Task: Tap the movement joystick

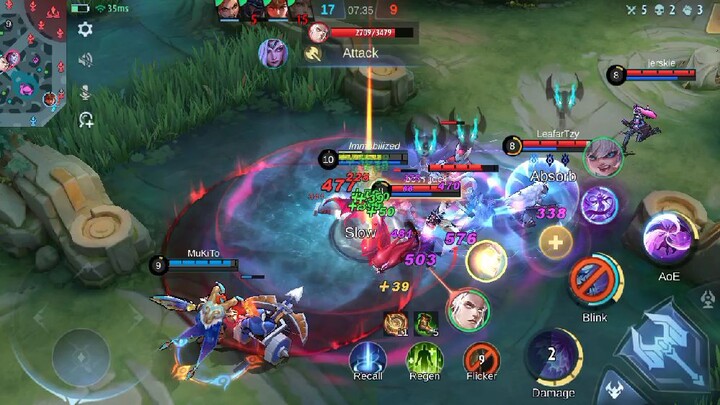Action: coord(83,350)
